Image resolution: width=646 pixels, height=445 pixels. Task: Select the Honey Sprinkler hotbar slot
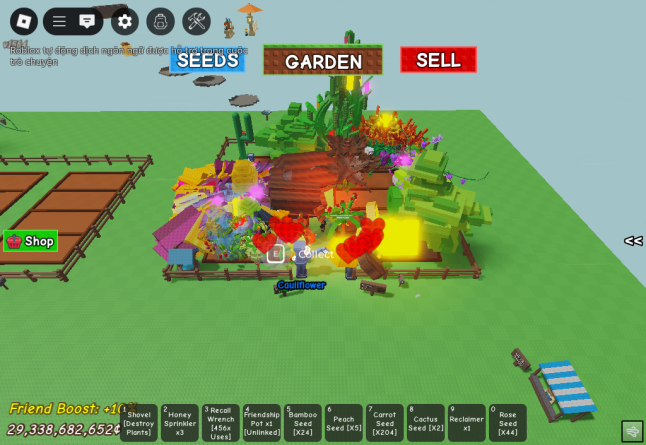pyautogui.click(x=180, y=423)
